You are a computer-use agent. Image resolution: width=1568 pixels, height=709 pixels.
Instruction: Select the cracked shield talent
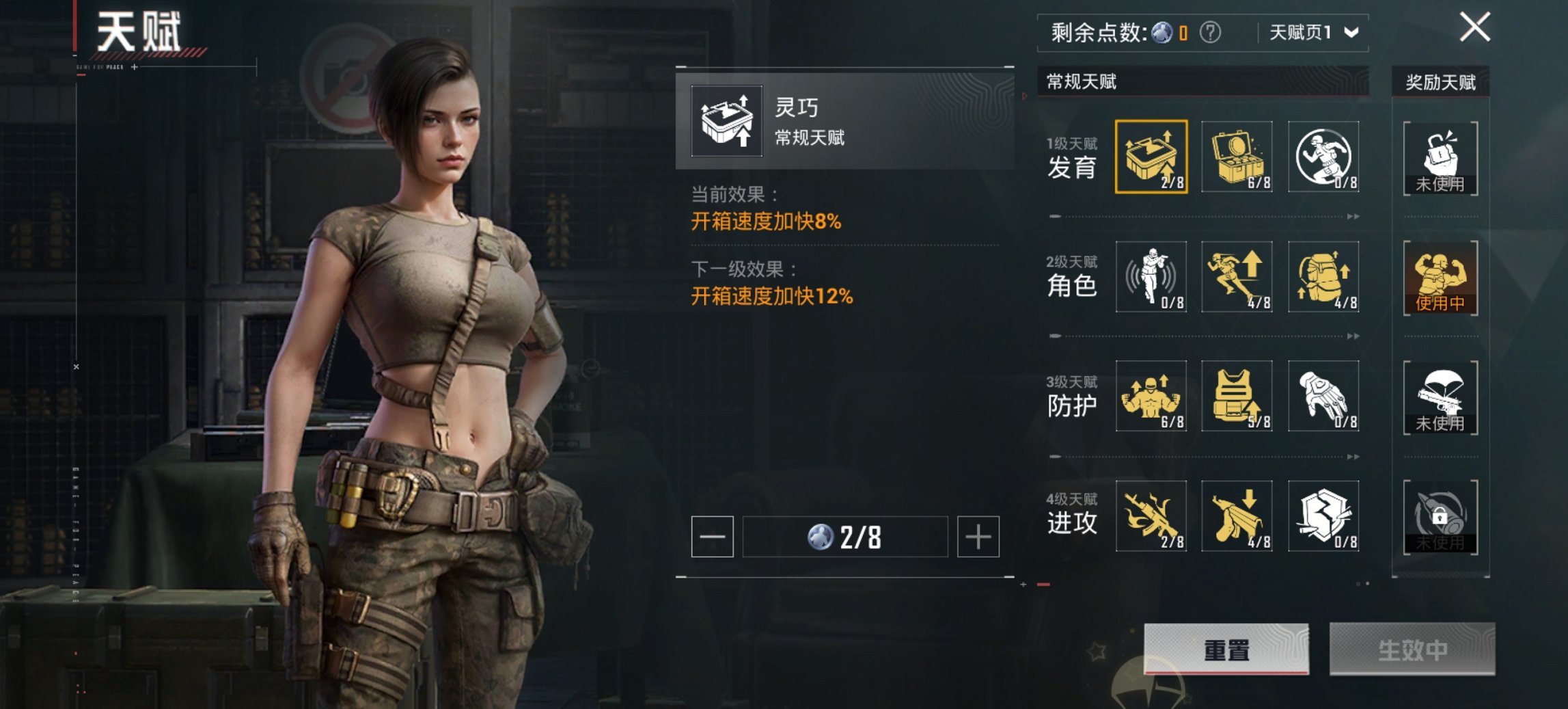[1323, 516]
